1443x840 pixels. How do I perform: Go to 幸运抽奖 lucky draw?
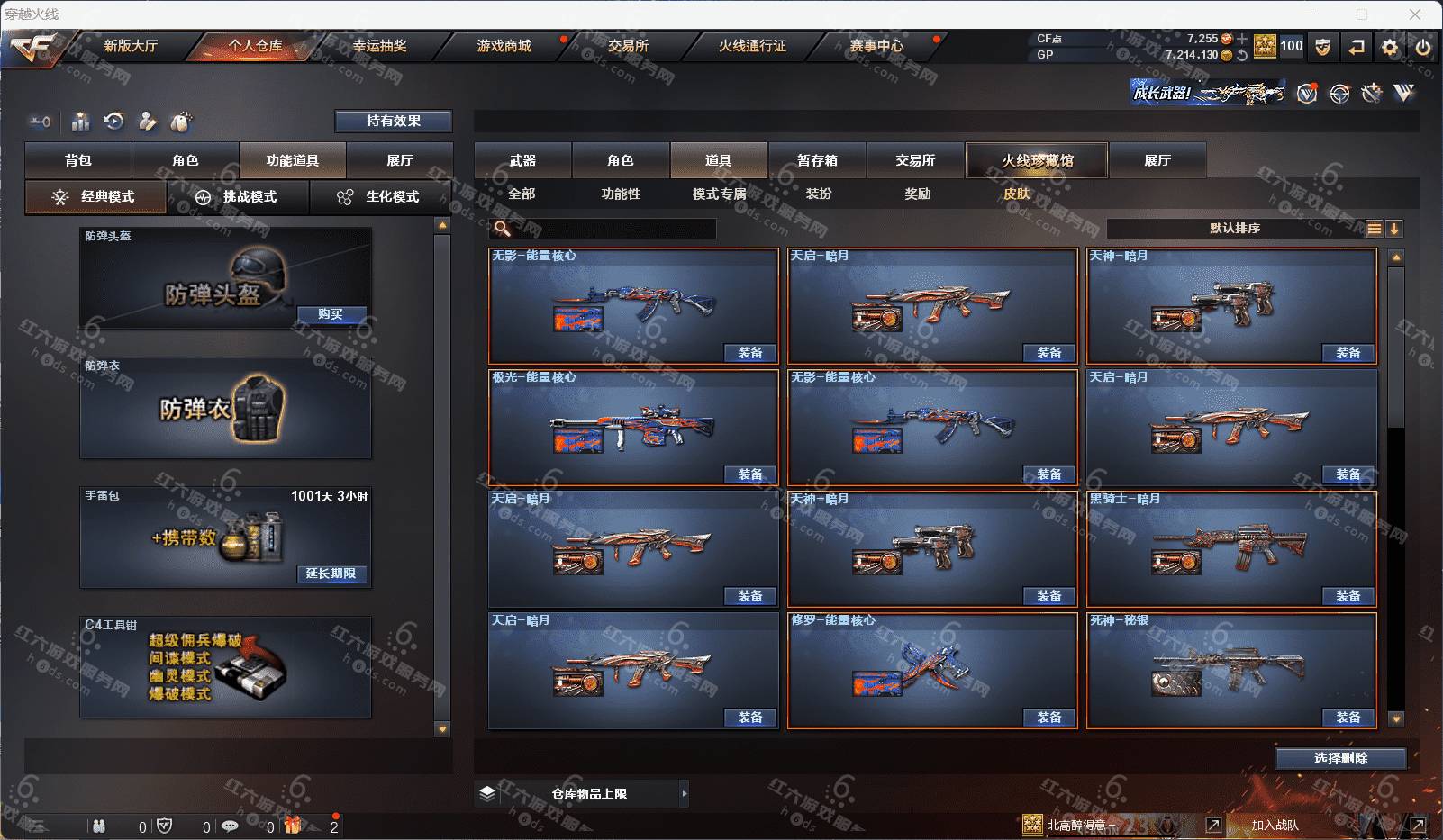point(379,46)
